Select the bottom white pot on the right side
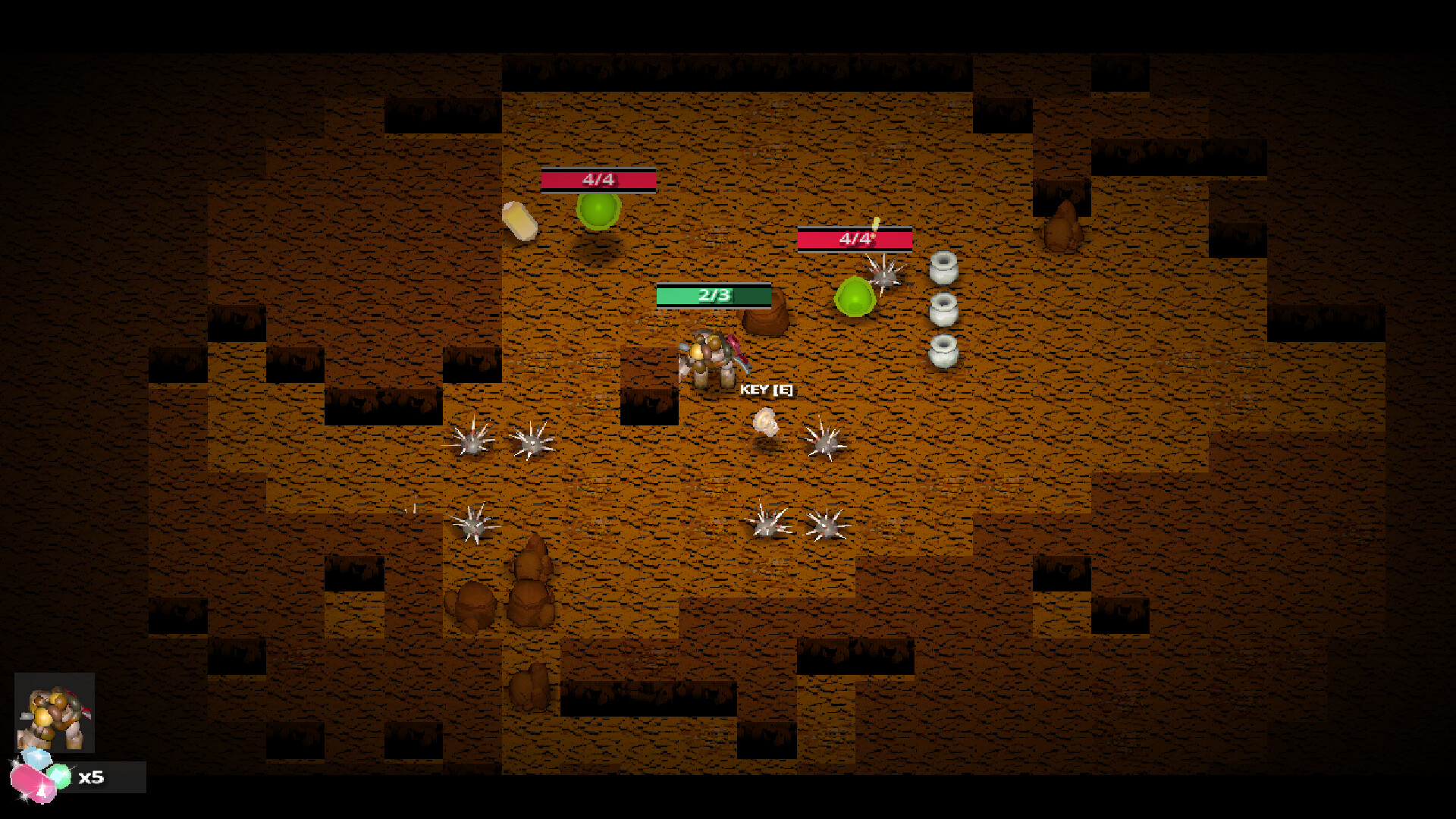The width and height of the screenshot is (1456, 819). pyautogui.click(x=943, y=350)
